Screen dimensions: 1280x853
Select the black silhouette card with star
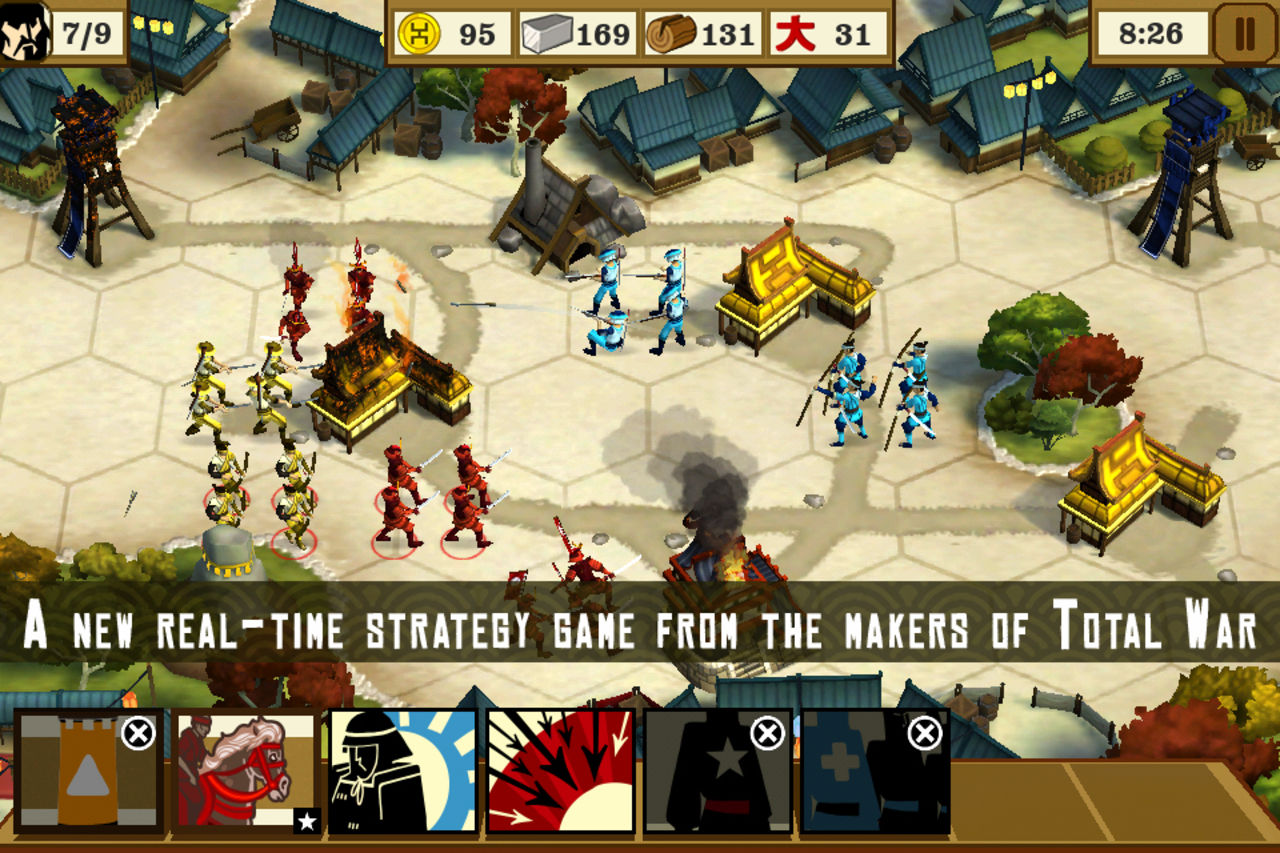pyautogui.click(x=717, y=771)
